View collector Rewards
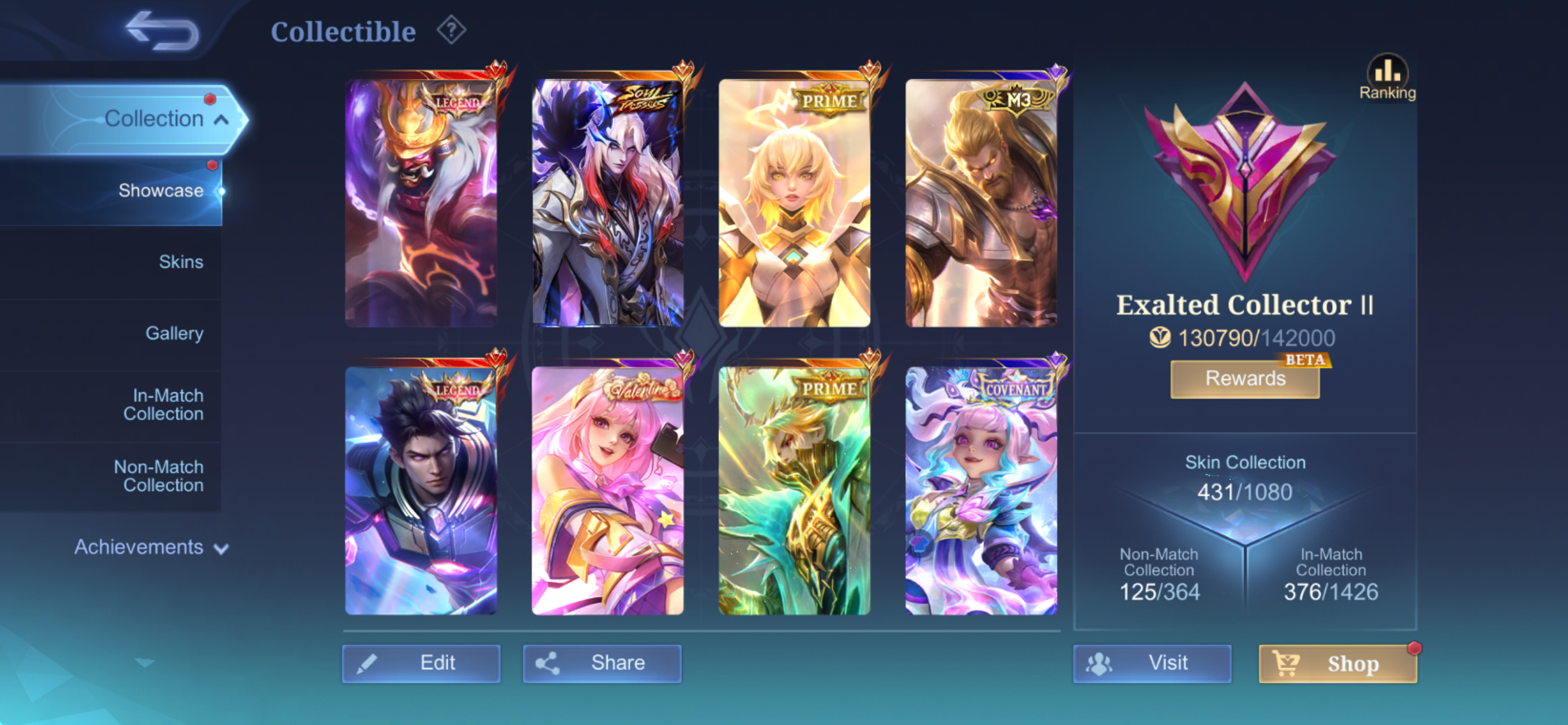 point(1245,379)
